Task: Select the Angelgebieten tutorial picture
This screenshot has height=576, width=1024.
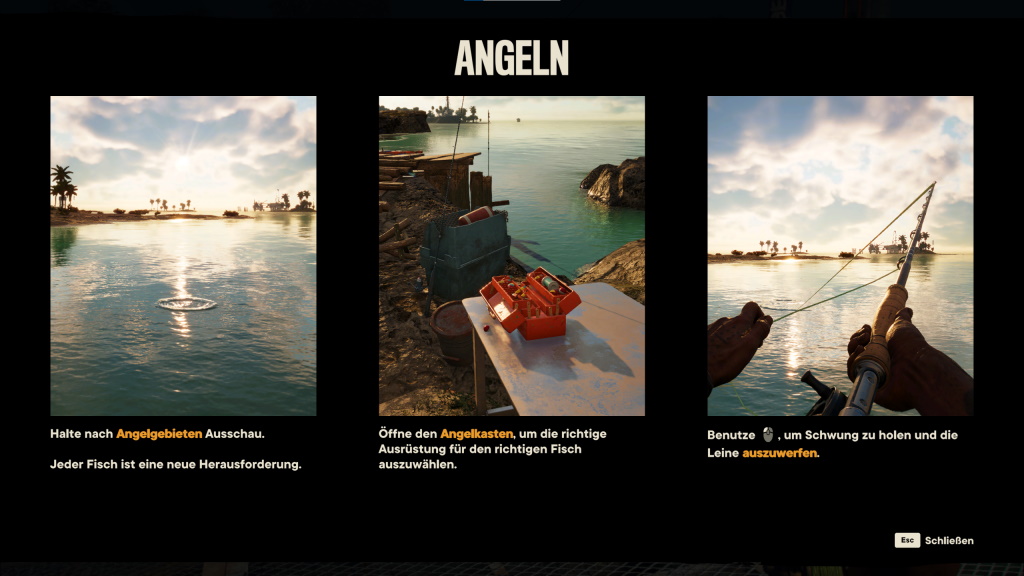Action: click(183, 256)
